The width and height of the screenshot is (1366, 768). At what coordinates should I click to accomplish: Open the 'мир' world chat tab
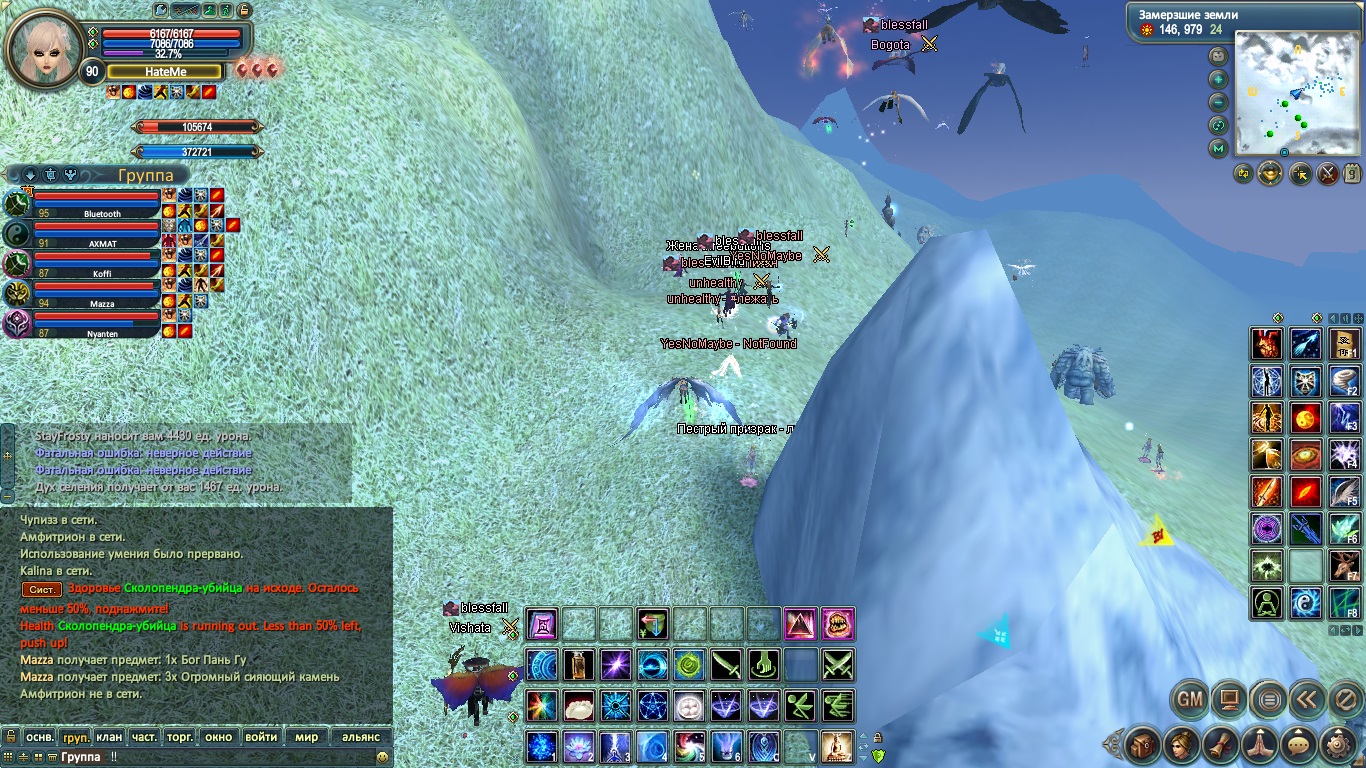tap(306, 737)
